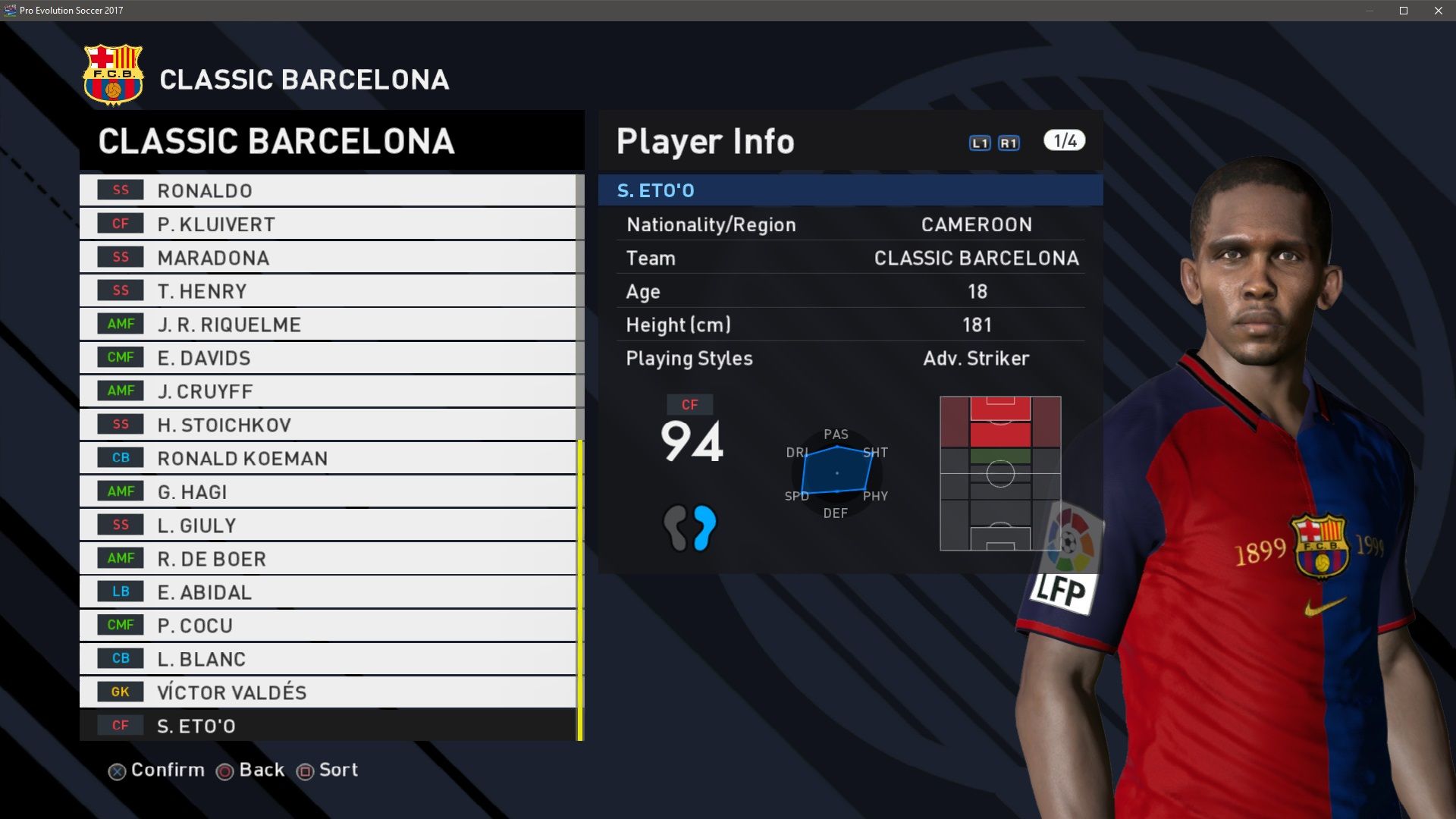Select T. Henry in the list
Screen dimensions: 1456x819
click(x=326, y=291)
